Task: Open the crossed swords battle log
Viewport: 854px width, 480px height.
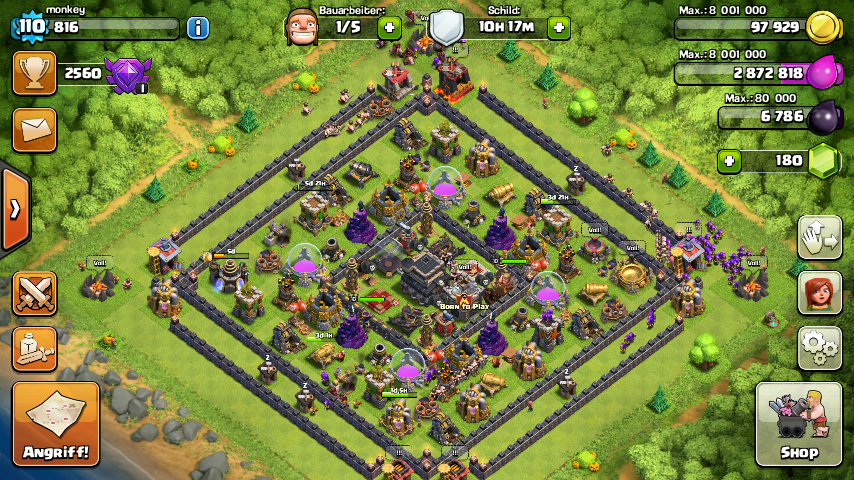Action: (34, 293)
